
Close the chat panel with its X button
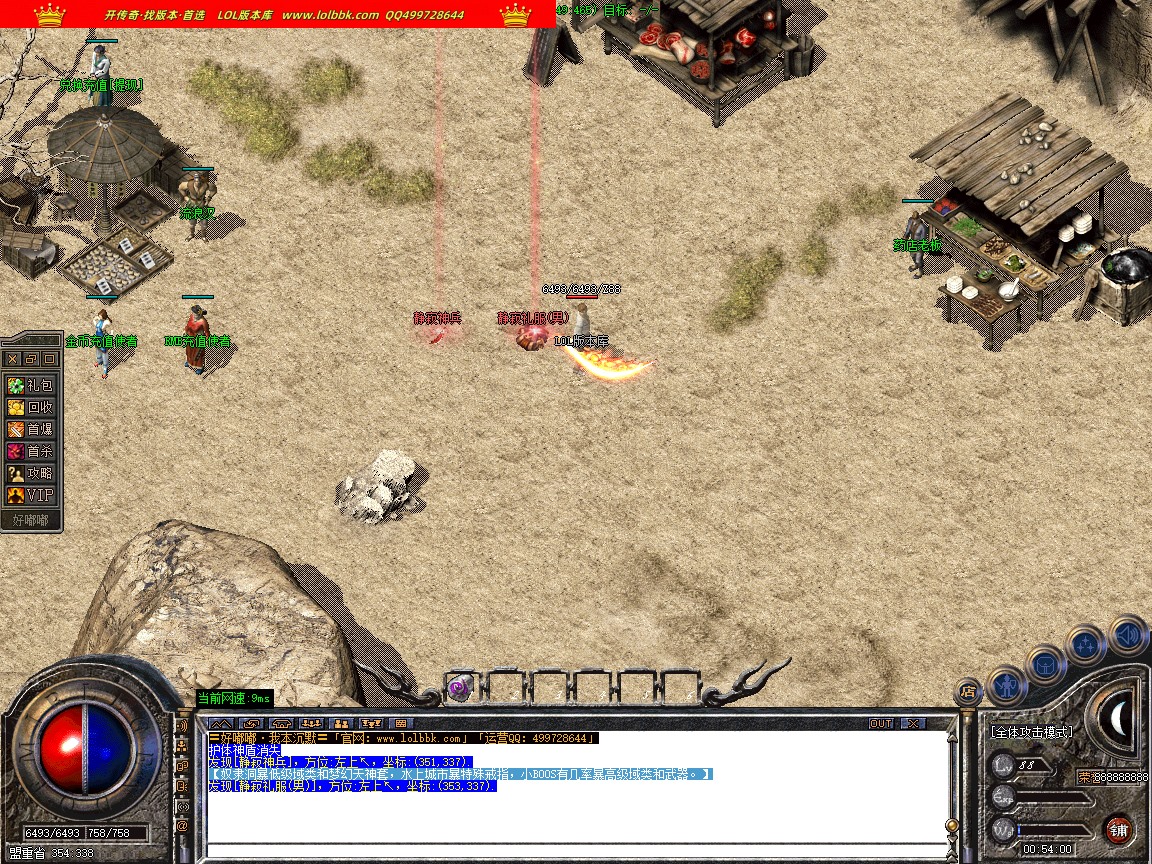[x=912, y=723]
